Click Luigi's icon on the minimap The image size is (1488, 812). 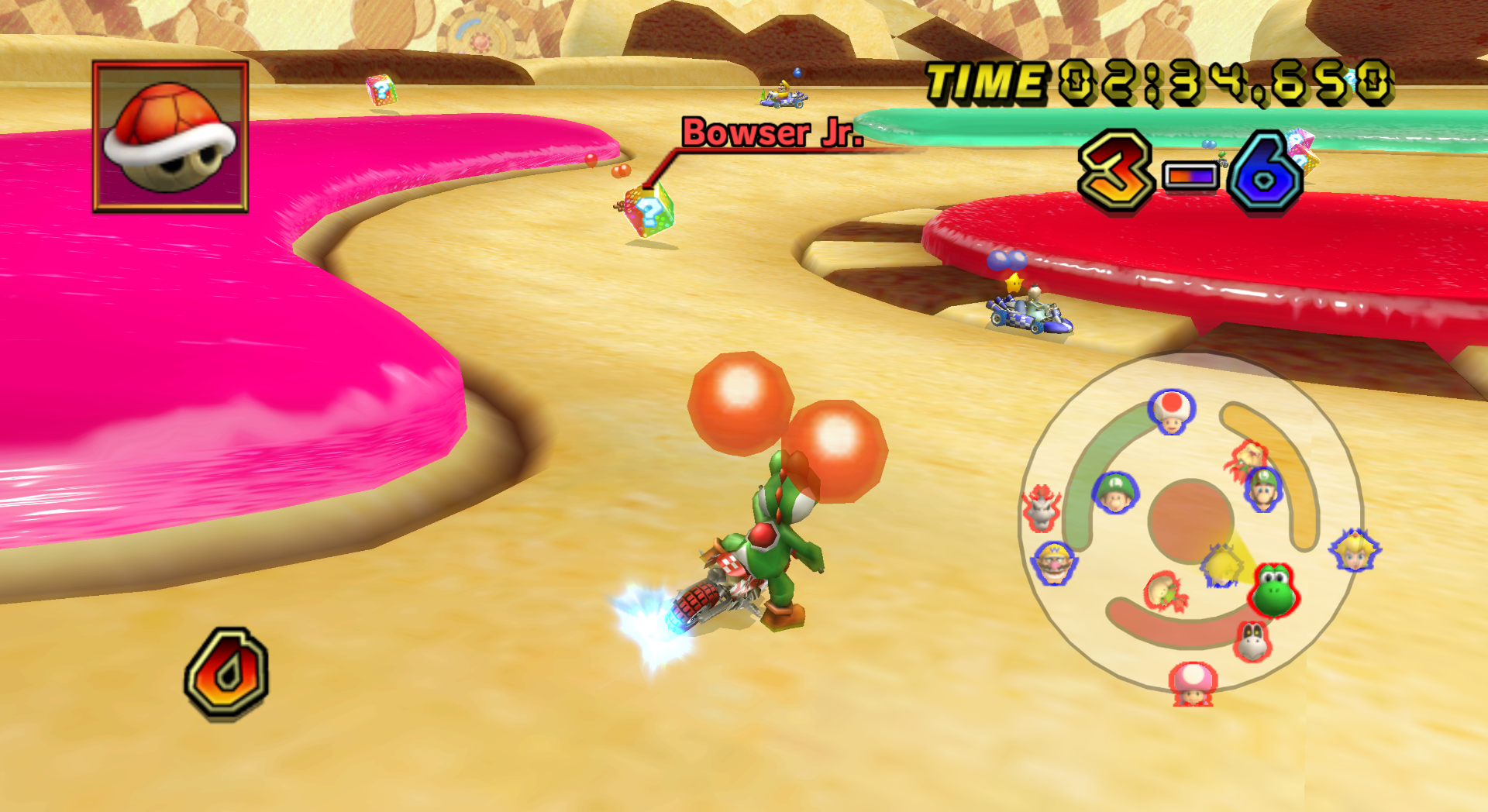pyautogui.click(x=1262, y=490)
